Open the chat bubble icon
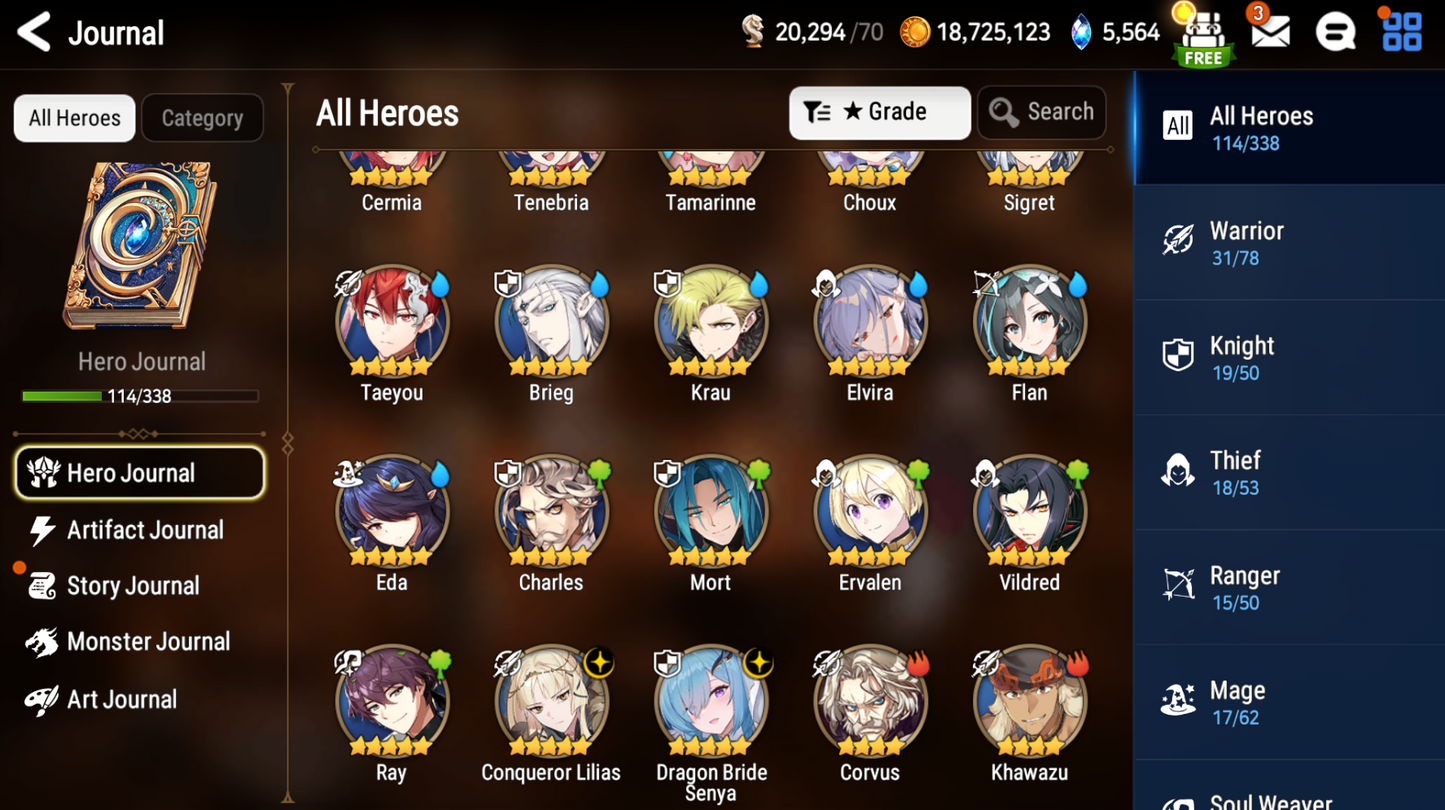Screen dimensions: 1445x810 tap(1336, 33)
